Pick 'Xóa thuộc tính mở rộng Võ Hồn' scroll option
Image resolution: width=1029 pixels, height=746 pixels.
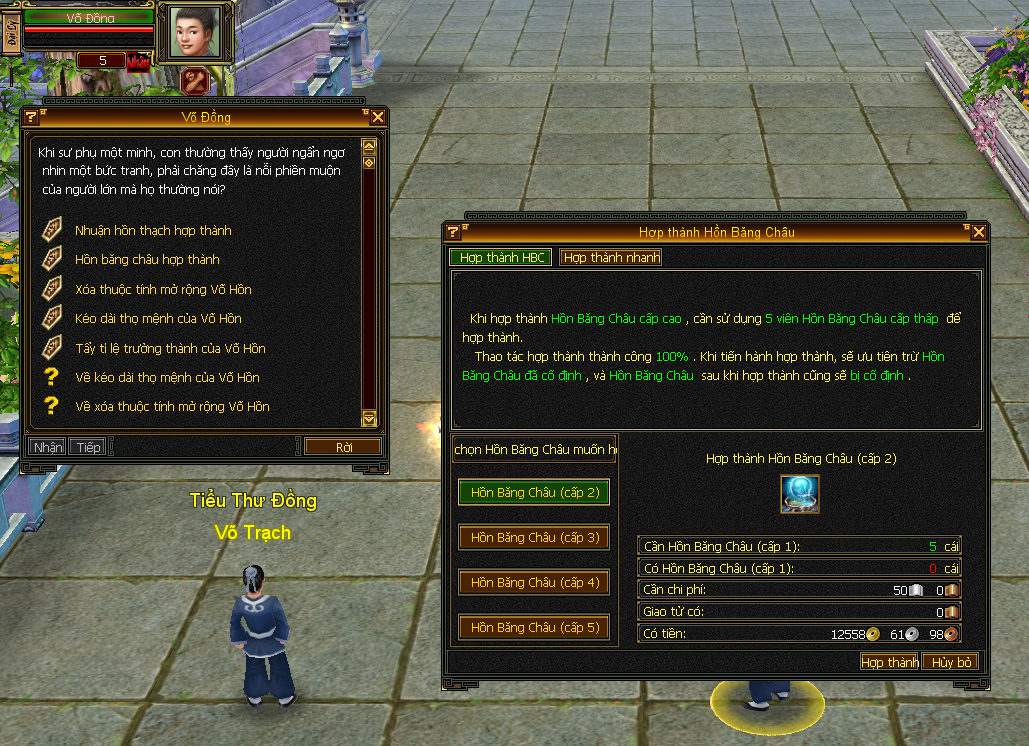[x=163, y=290]
